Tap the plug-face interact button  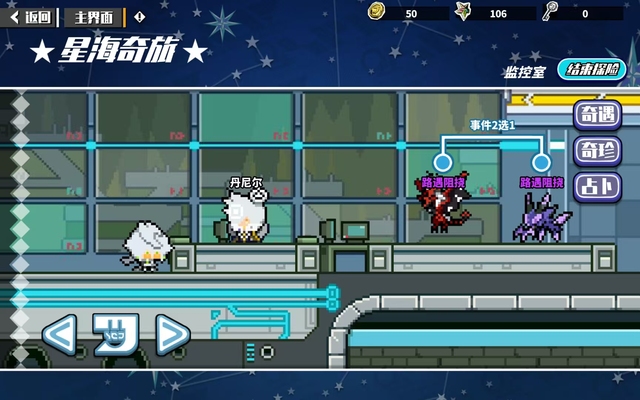click(x=115, y=334)
